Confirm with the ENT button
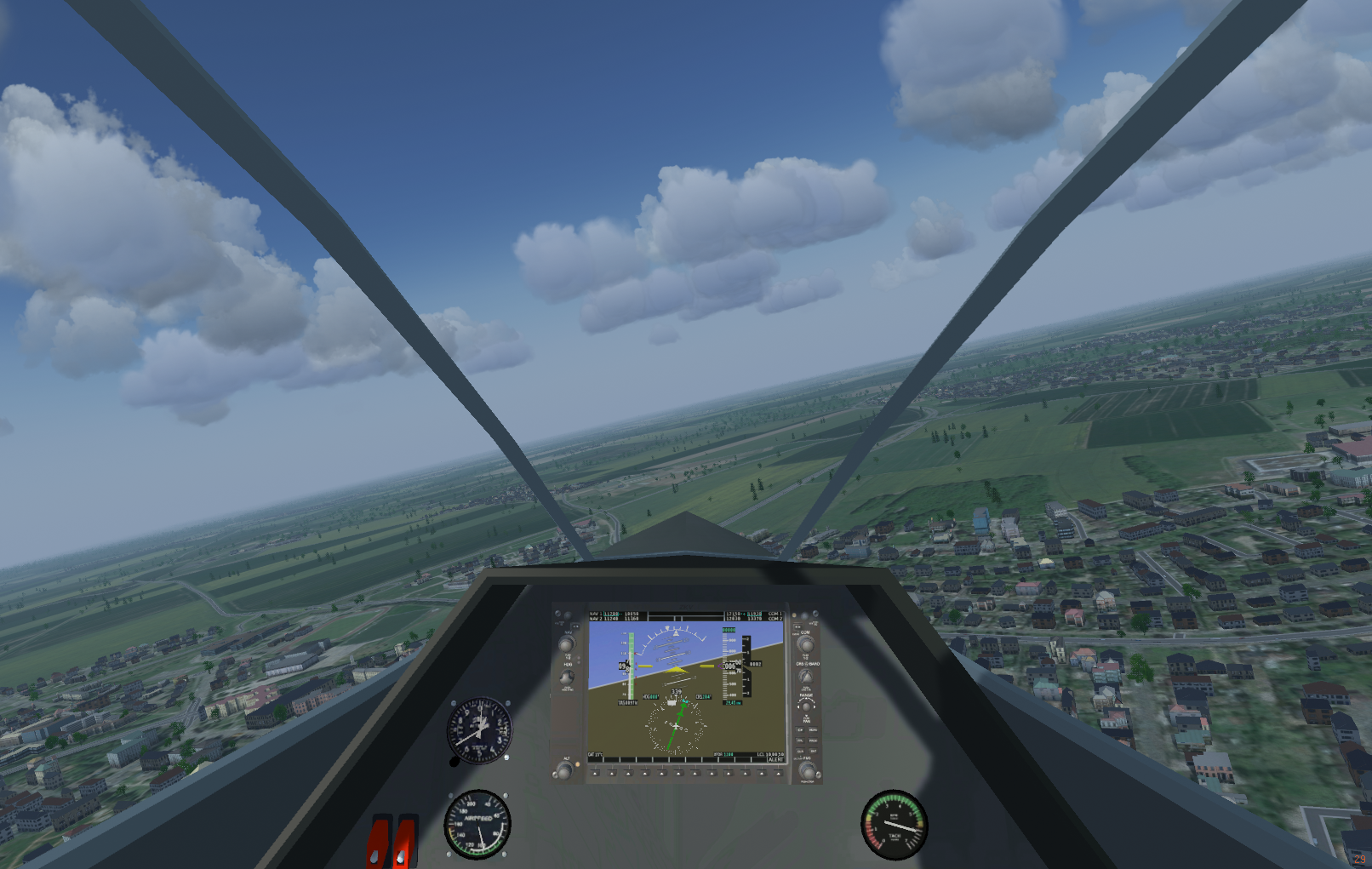Screen dimensions: 1372x869 coord(812,751)
